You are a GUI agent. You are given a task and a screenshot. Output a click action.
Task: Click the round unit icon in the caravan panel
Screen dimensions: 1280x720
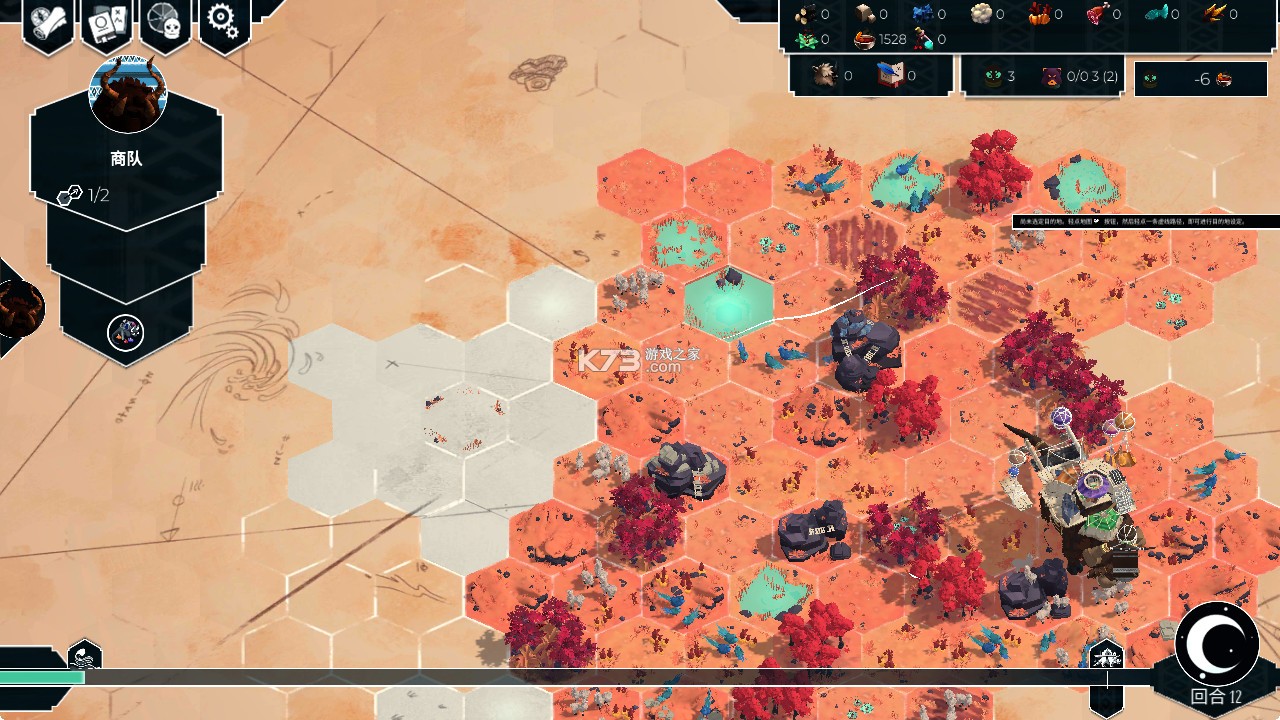point(126,332)
